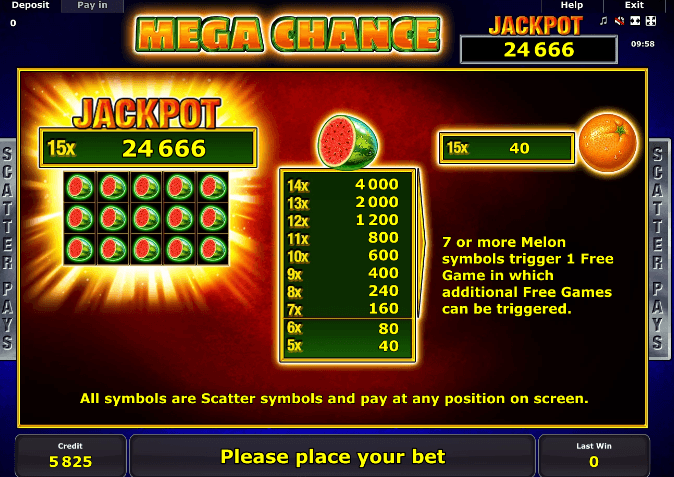
Task: Activate the fullscreen expand arrows icon
Action: pos(650,21)
